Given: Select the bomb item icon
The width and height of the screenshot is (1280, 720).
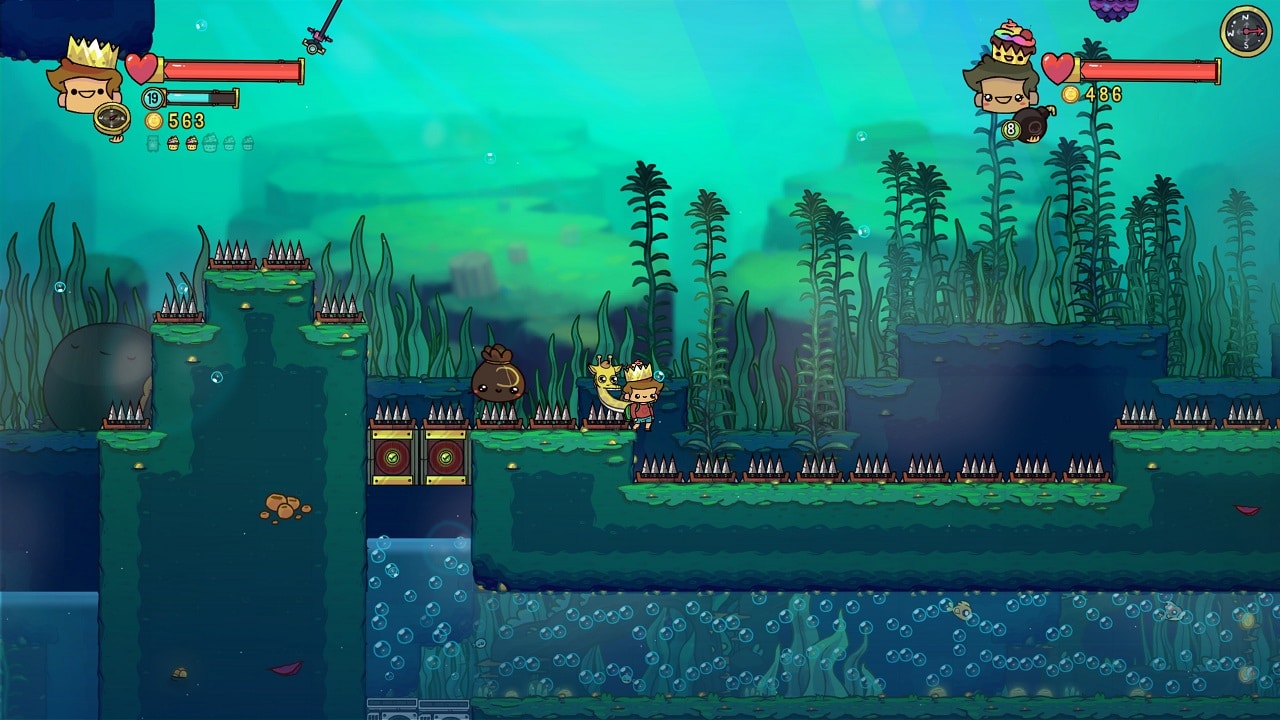Looking at the screenshot, I should coord(1031,123).
